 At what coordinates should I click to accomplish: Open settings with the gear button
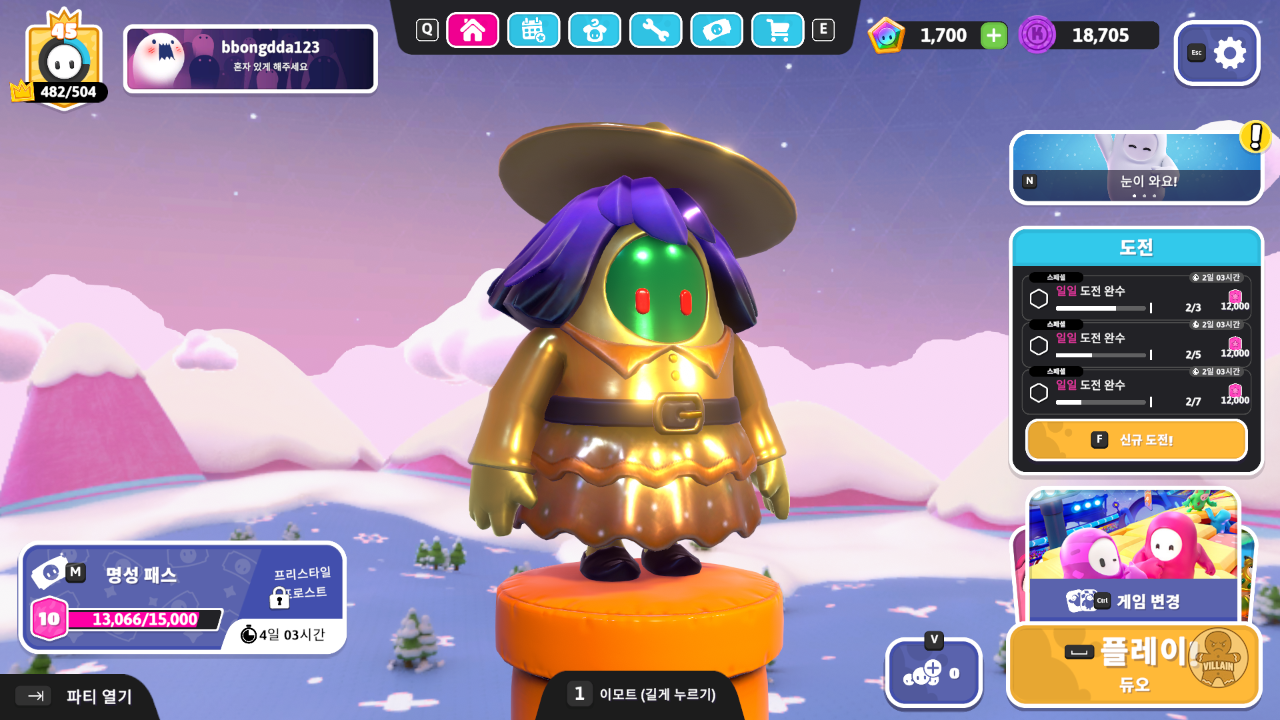click(x=1217, y=53)
